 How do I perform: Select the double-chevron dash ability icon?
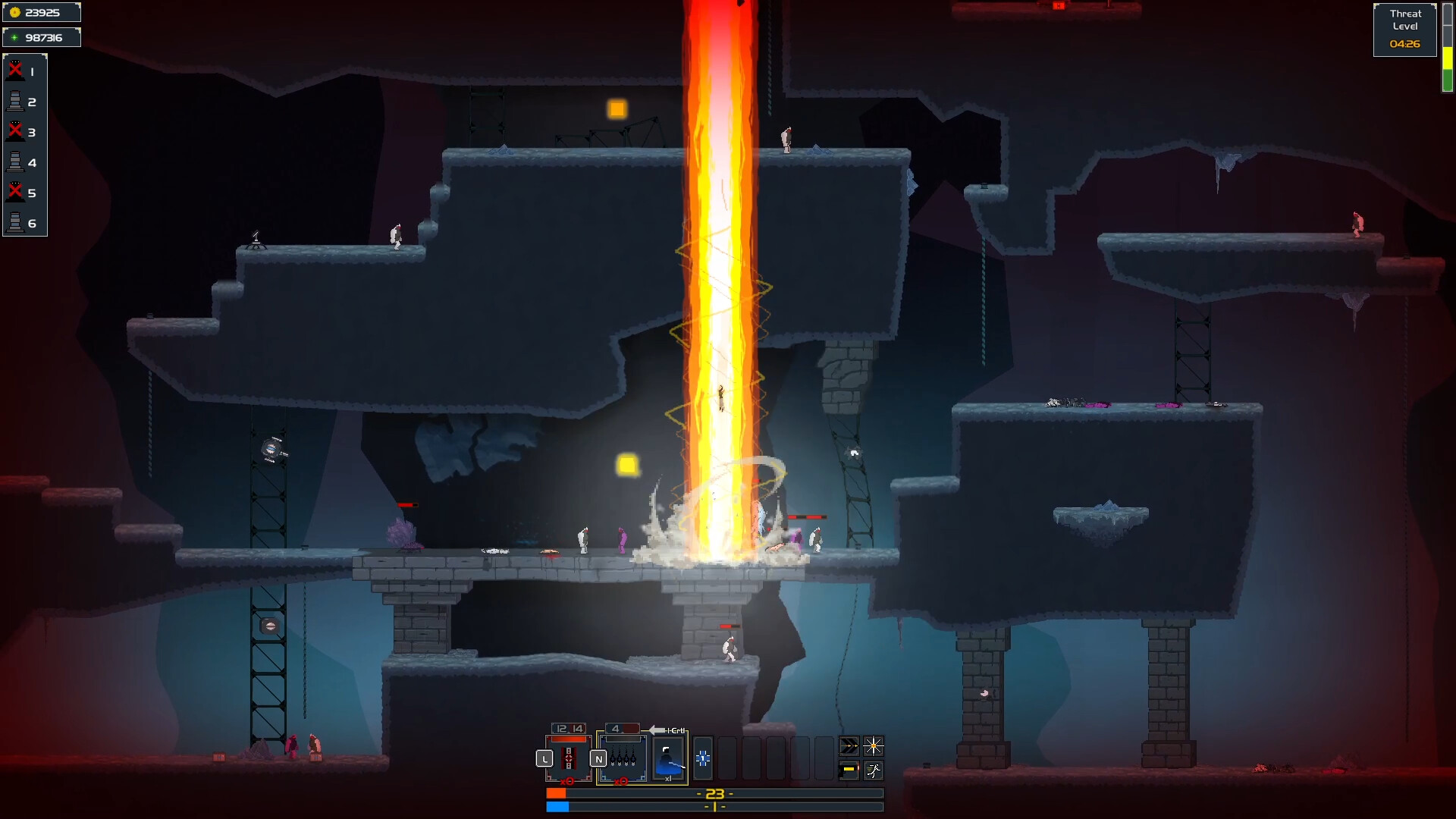[x=849, y=746]
